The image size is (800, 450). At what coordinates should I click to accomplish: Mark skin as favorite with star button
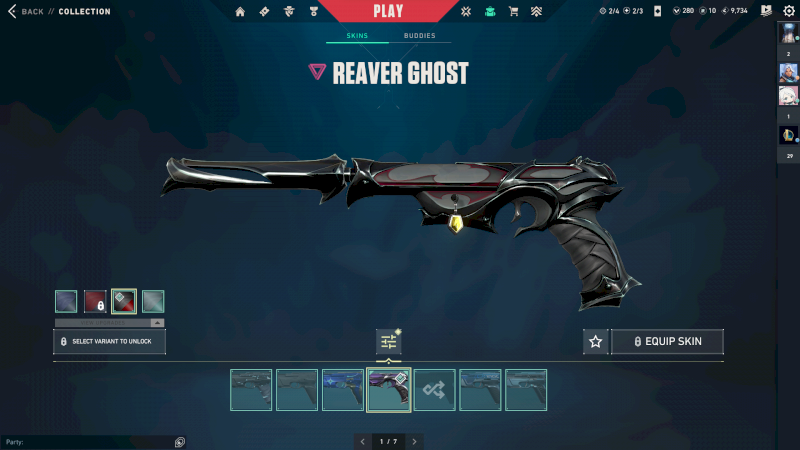click(596, 342)
